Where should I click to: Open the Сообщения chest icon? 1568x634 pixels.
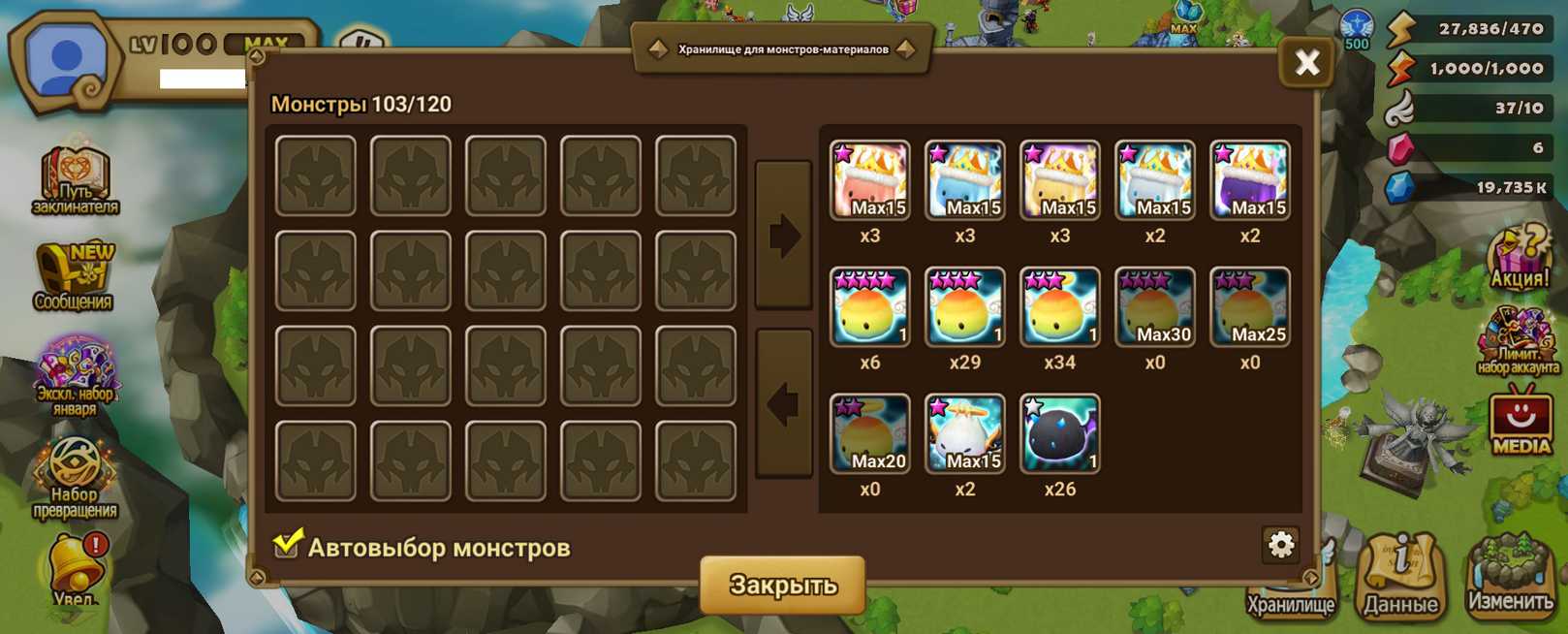[75, 276]
